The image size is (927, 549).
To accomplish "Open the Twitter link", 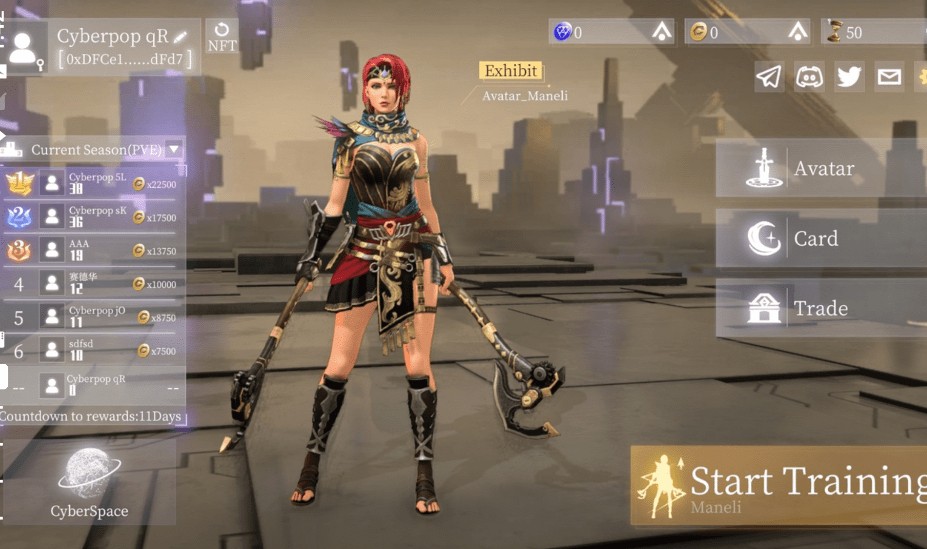I will [849, 77].
